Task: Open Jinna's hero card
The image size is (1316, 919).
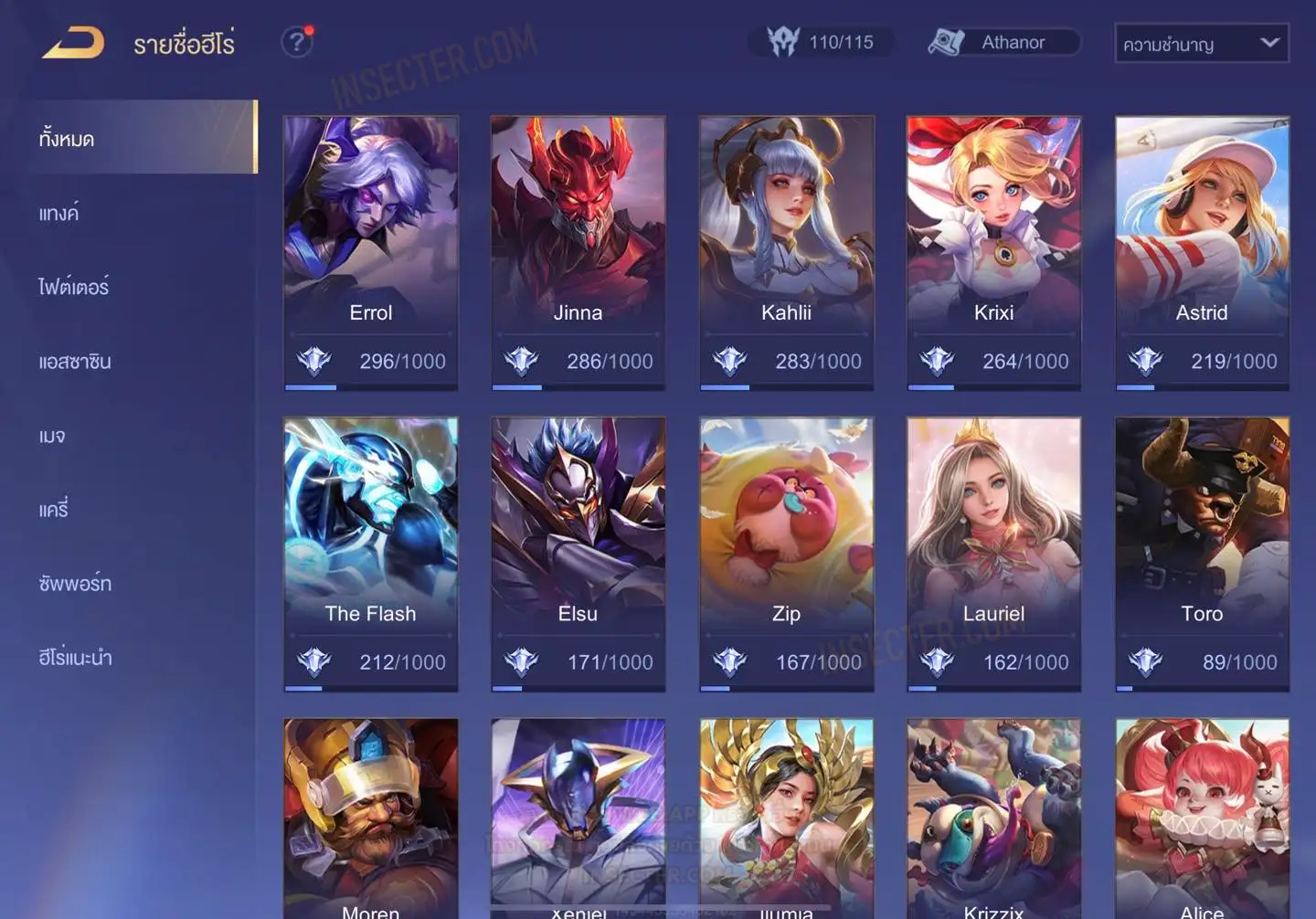Action: point(578,252)
